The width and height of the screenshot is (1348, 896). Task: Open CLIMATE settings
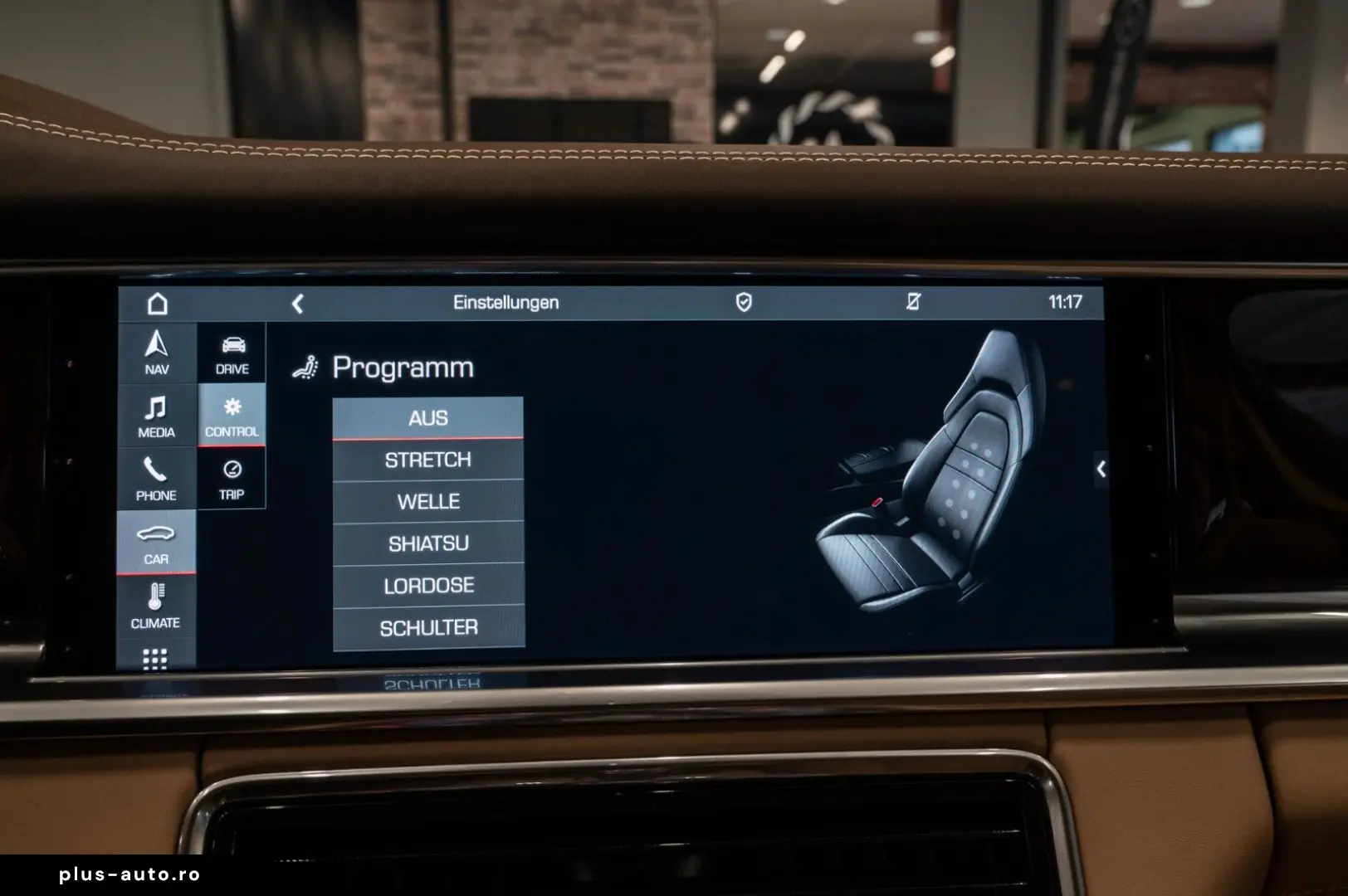click(156, 606)
